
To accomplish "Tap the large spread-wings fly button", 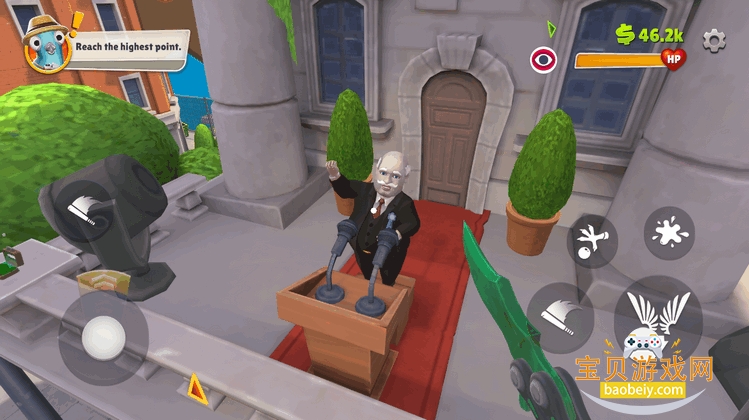I will (657, 320).
